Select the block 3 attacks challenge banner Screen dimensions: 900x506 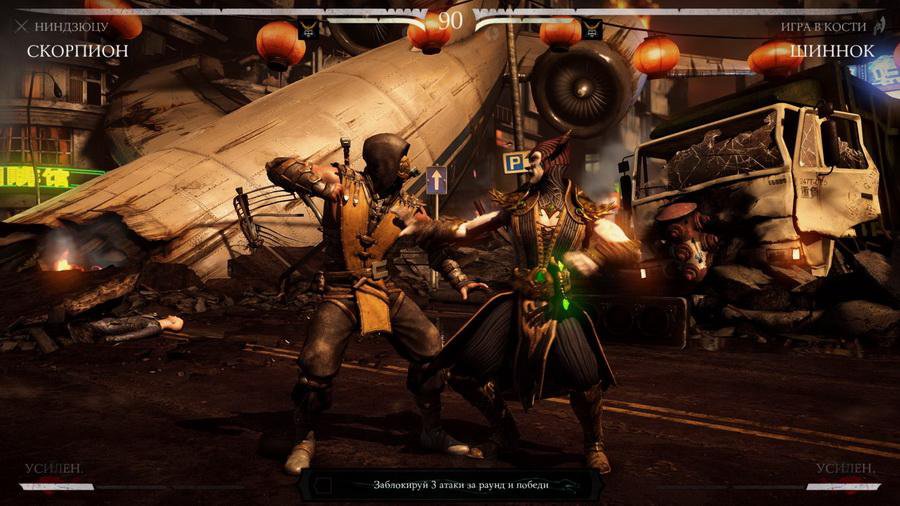(450, 485)
